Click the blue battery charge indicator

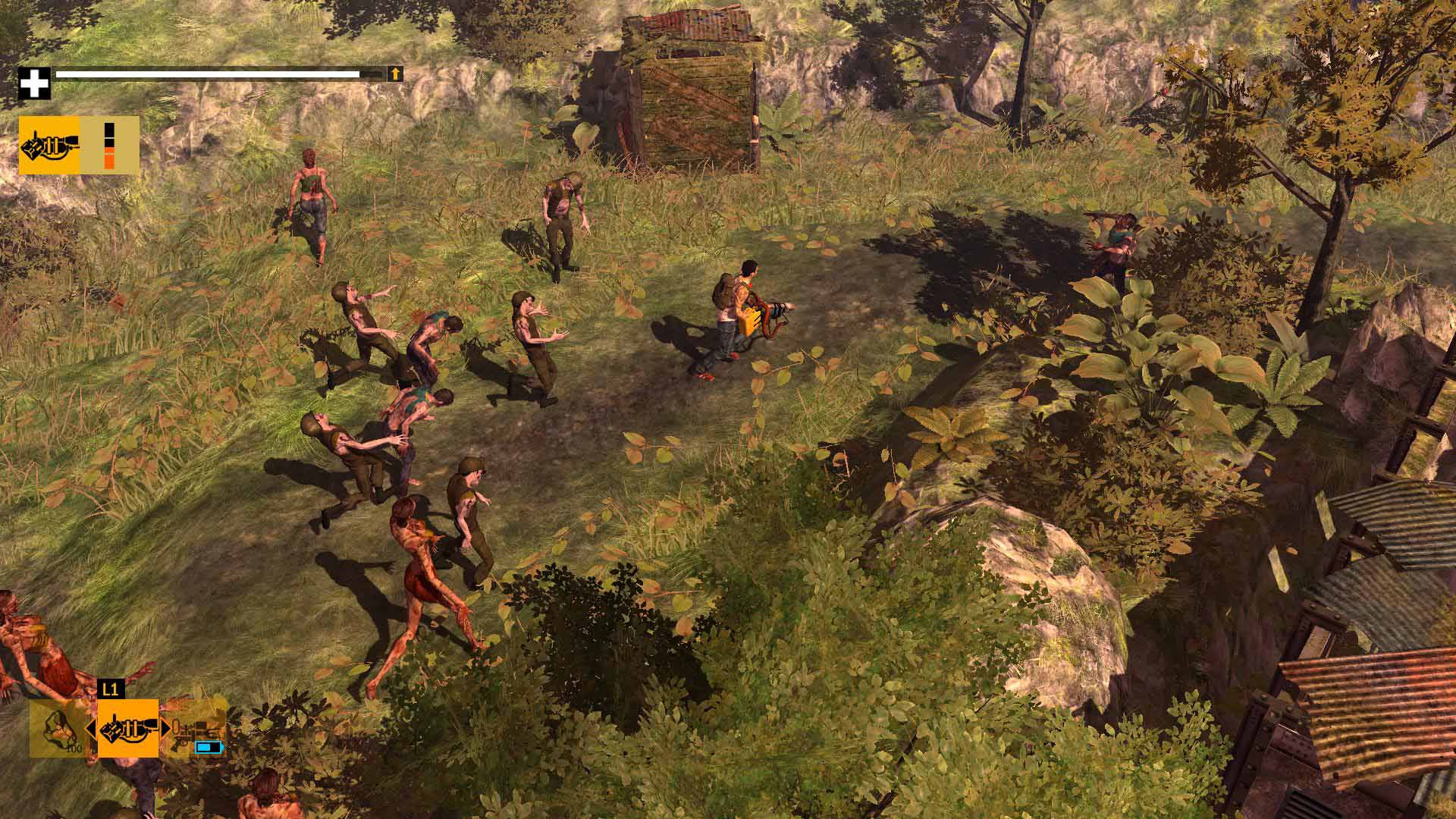pos(209,748)
